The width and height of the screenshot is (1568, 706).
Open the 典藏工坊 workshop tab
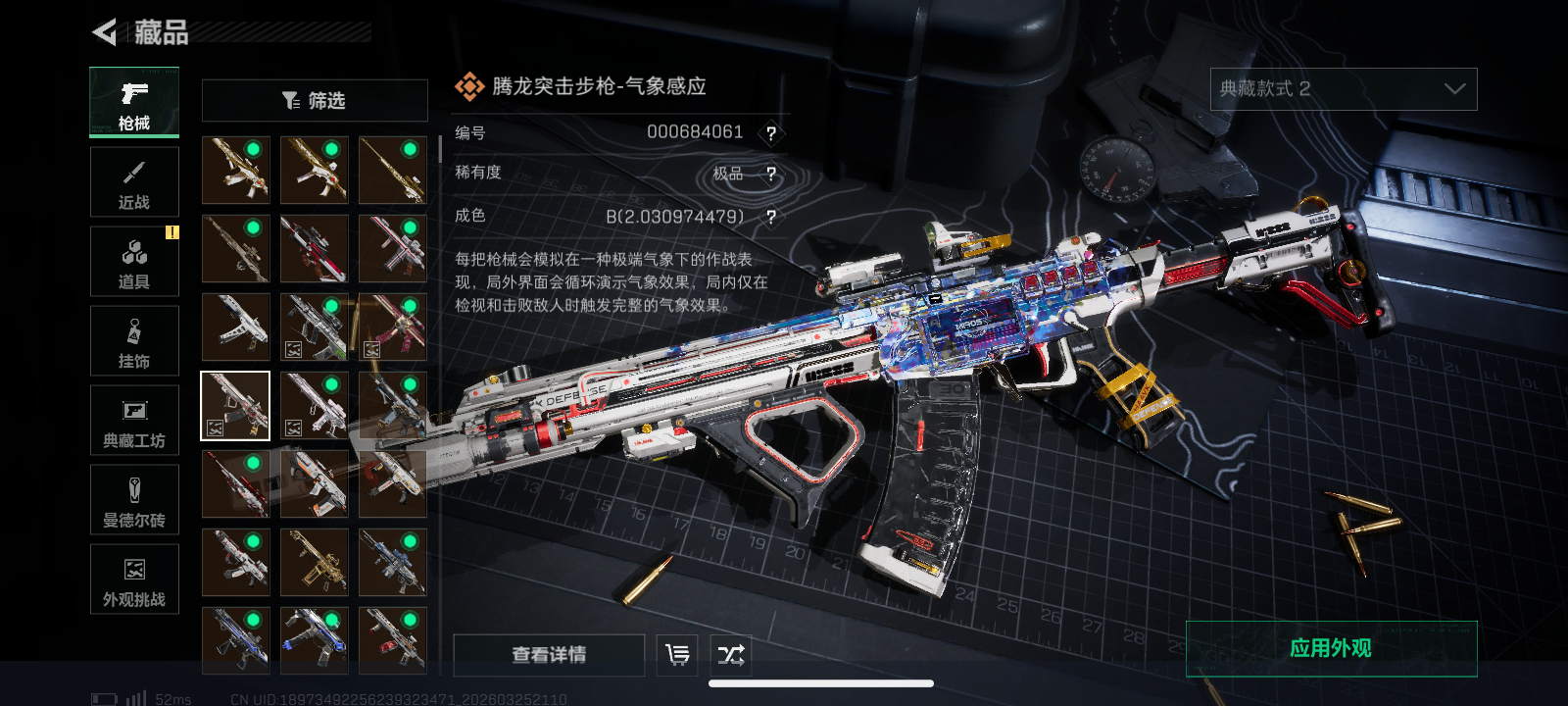click(134, 421)
